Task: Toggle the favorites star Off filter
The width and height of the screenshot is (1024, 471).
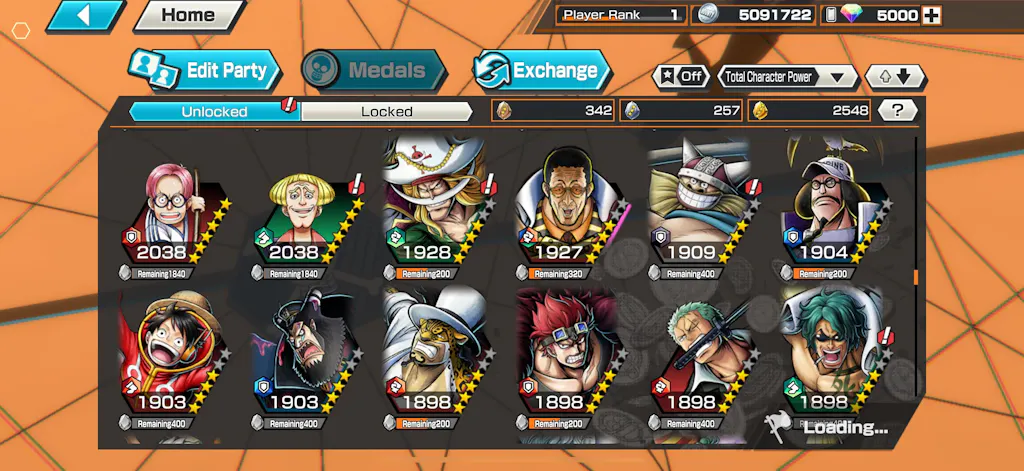Action: click(680, 76)
